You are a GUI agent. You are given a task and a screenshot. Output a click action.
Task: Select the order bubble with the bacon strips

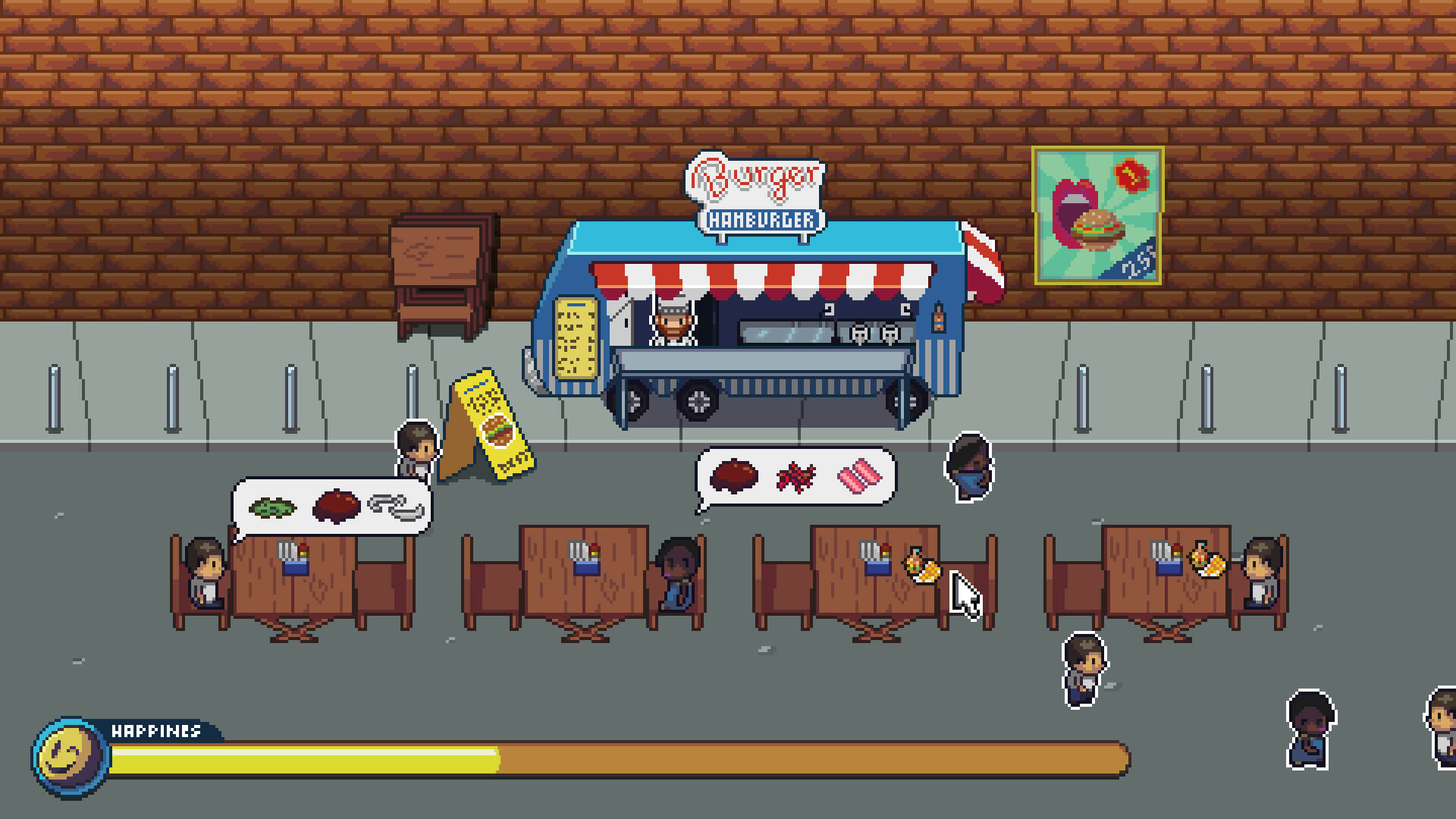(x=796, y=477)
